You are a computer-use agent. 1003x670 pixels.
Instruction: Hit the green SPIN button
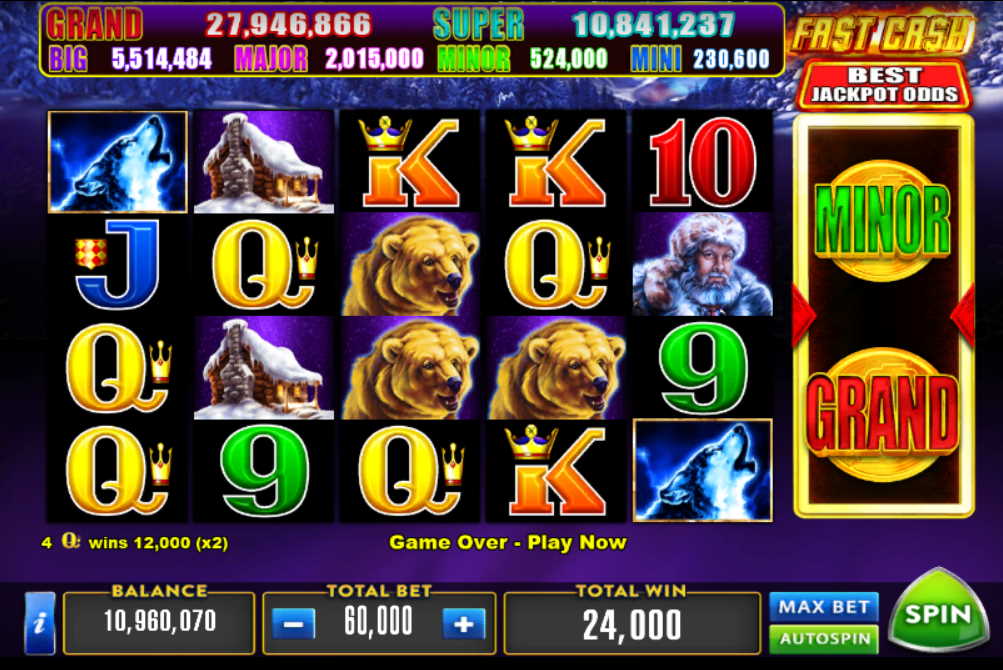(x=939, y=612)
